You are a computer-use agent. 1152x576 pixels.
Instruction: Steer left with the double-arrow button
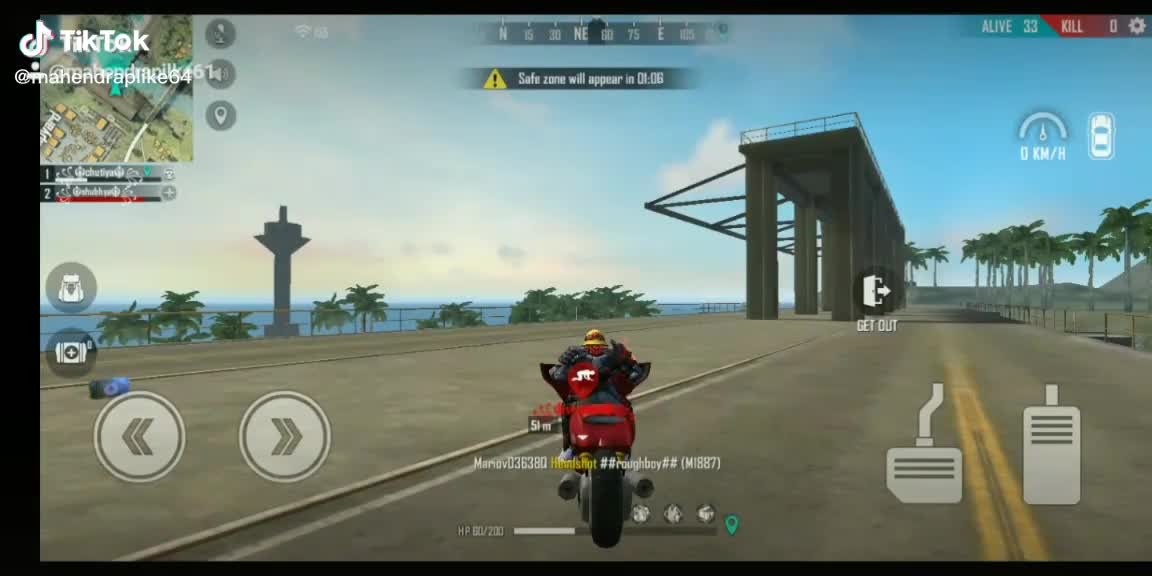click(139, 436)
